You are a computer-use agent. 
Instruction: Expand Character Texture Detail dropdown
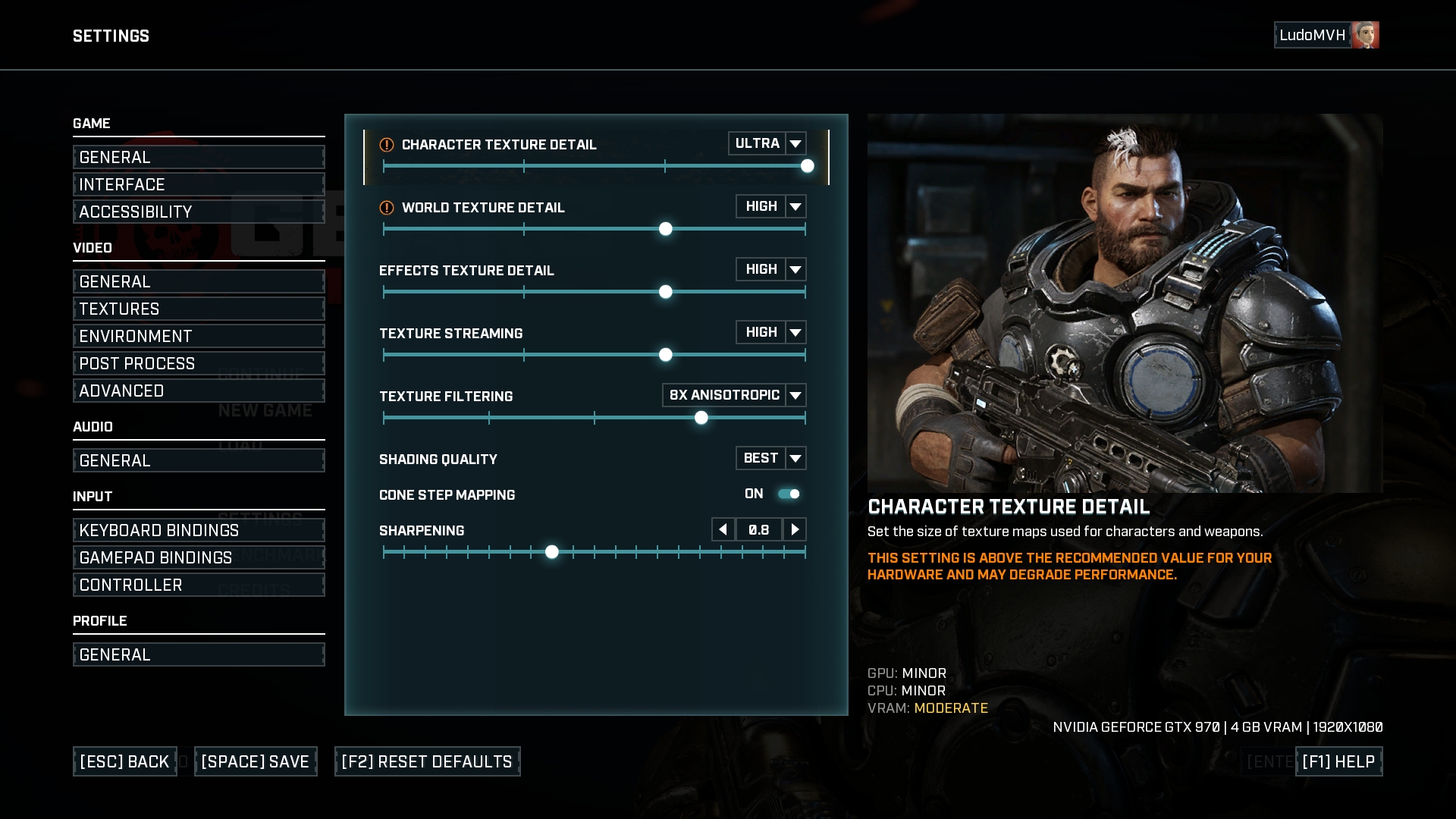pos(795,143)
